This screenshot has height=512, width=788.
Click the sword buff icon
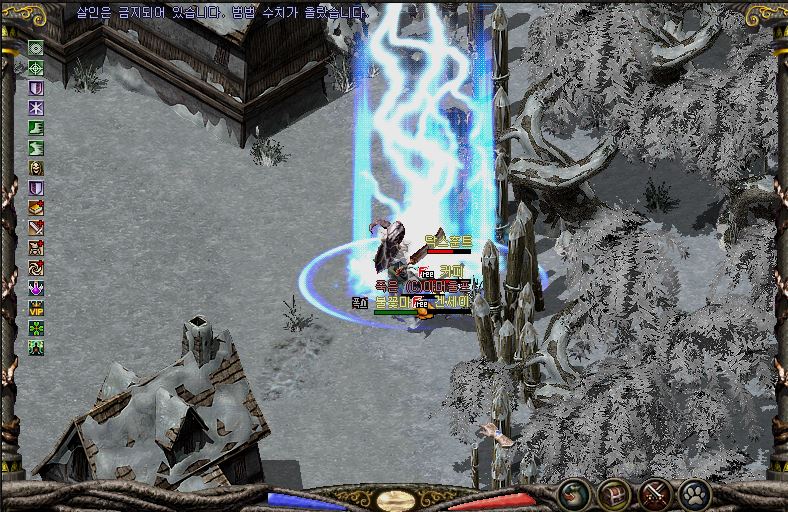pyautogui.click(x=36, y=228)
